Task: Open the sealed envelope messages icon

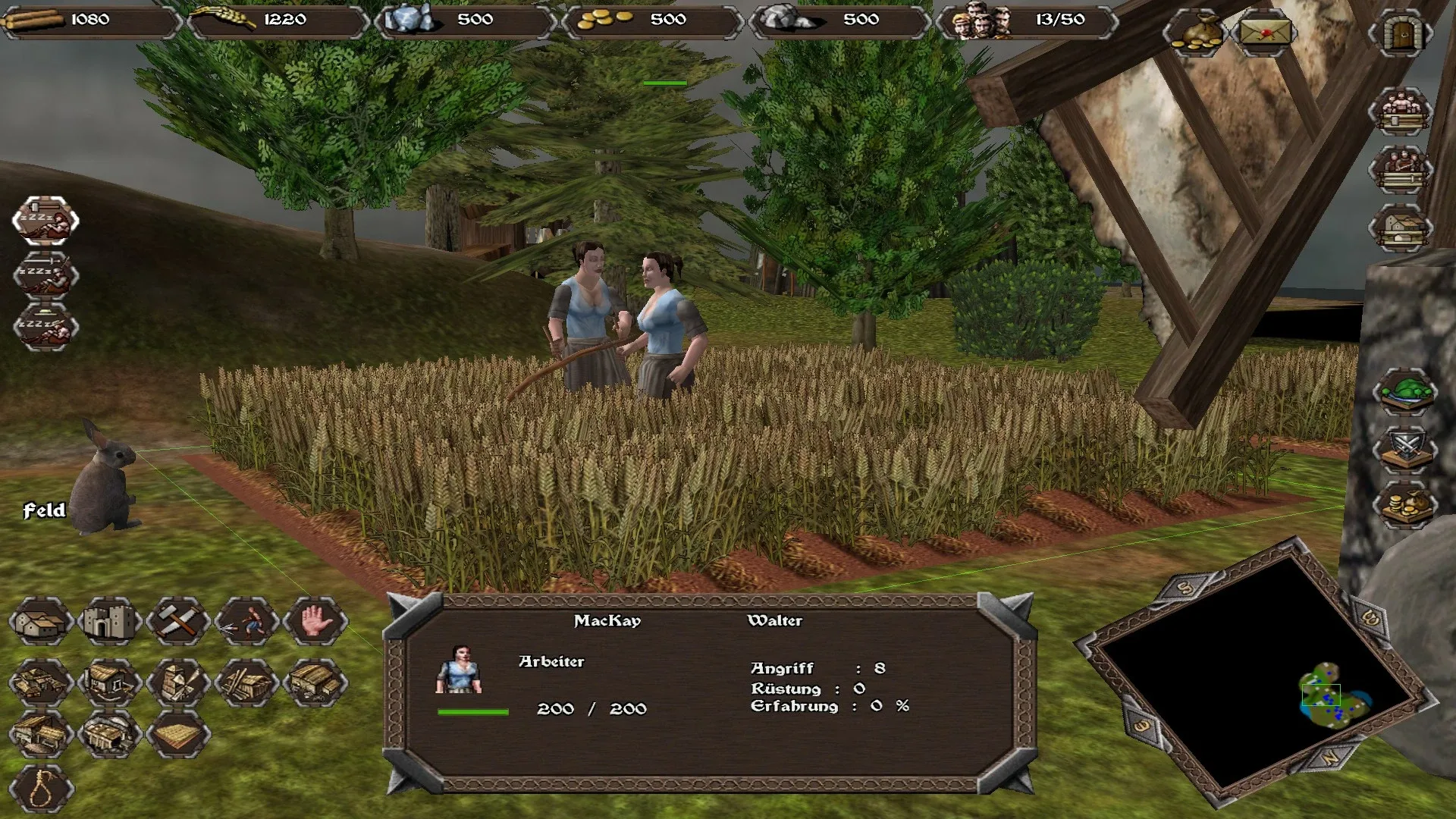Action: [x=1265, y=33]
